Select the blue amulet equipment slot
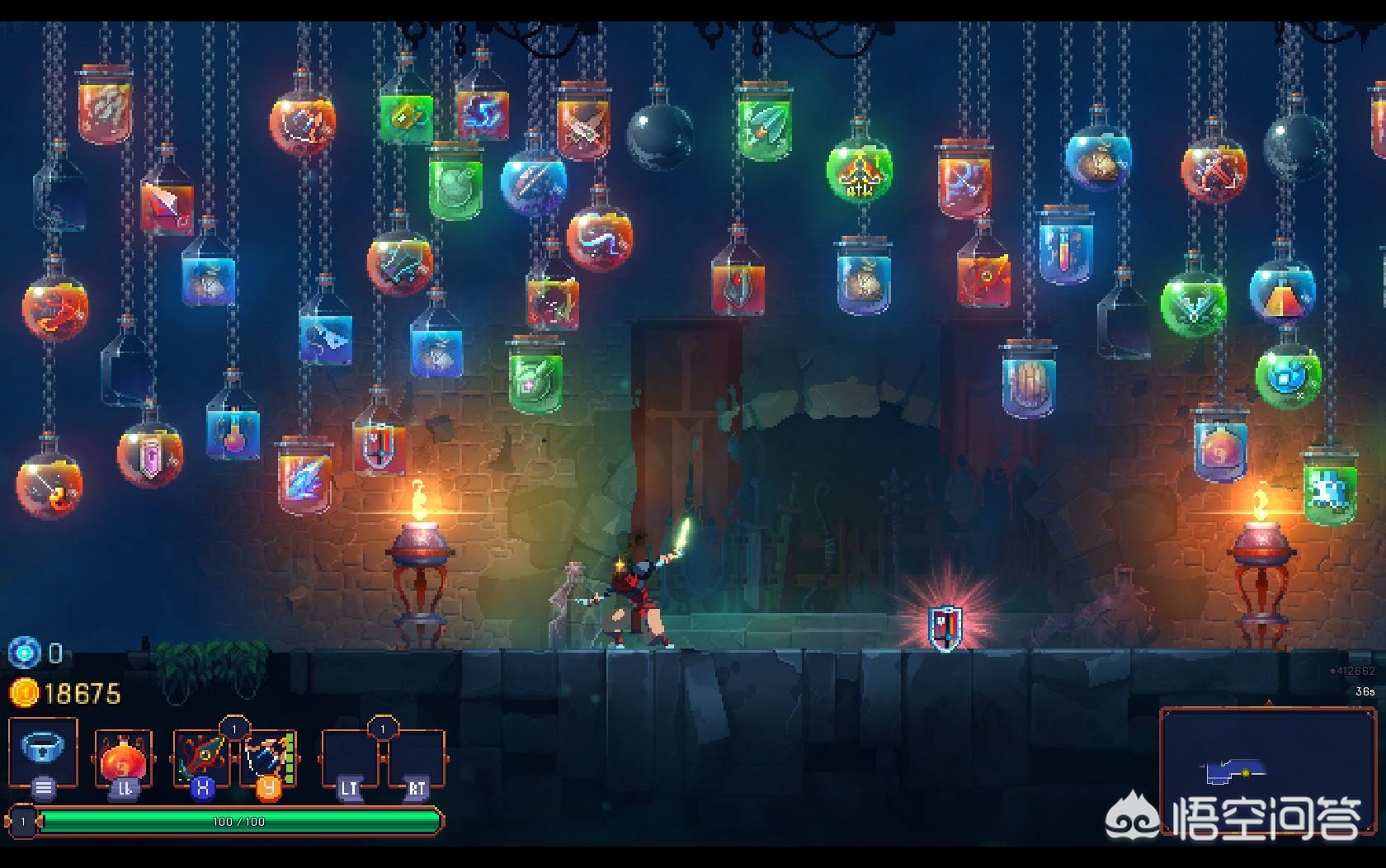Screen dimensions: 1386x868 point(43,751)
